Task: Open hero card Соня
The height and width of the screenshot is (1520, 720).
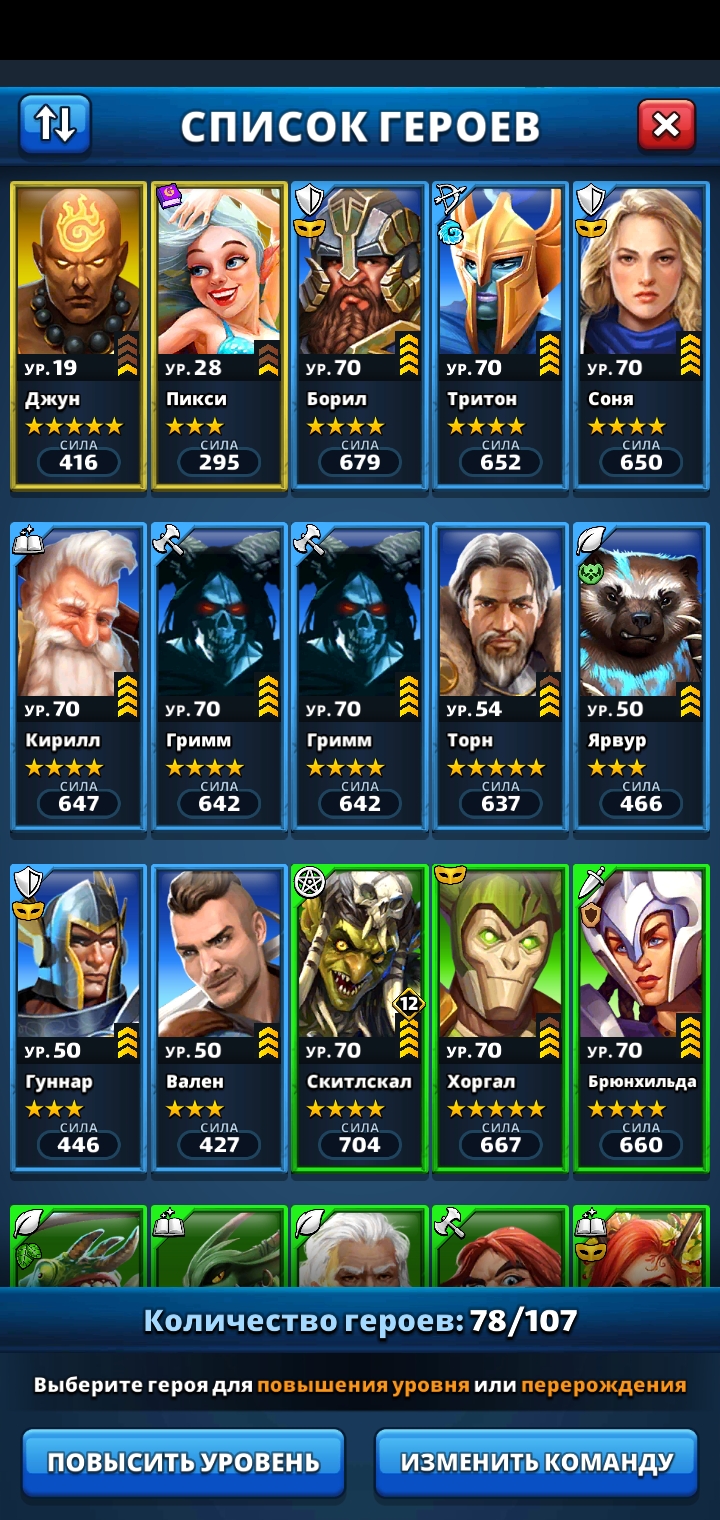Action: click(641, 335)
